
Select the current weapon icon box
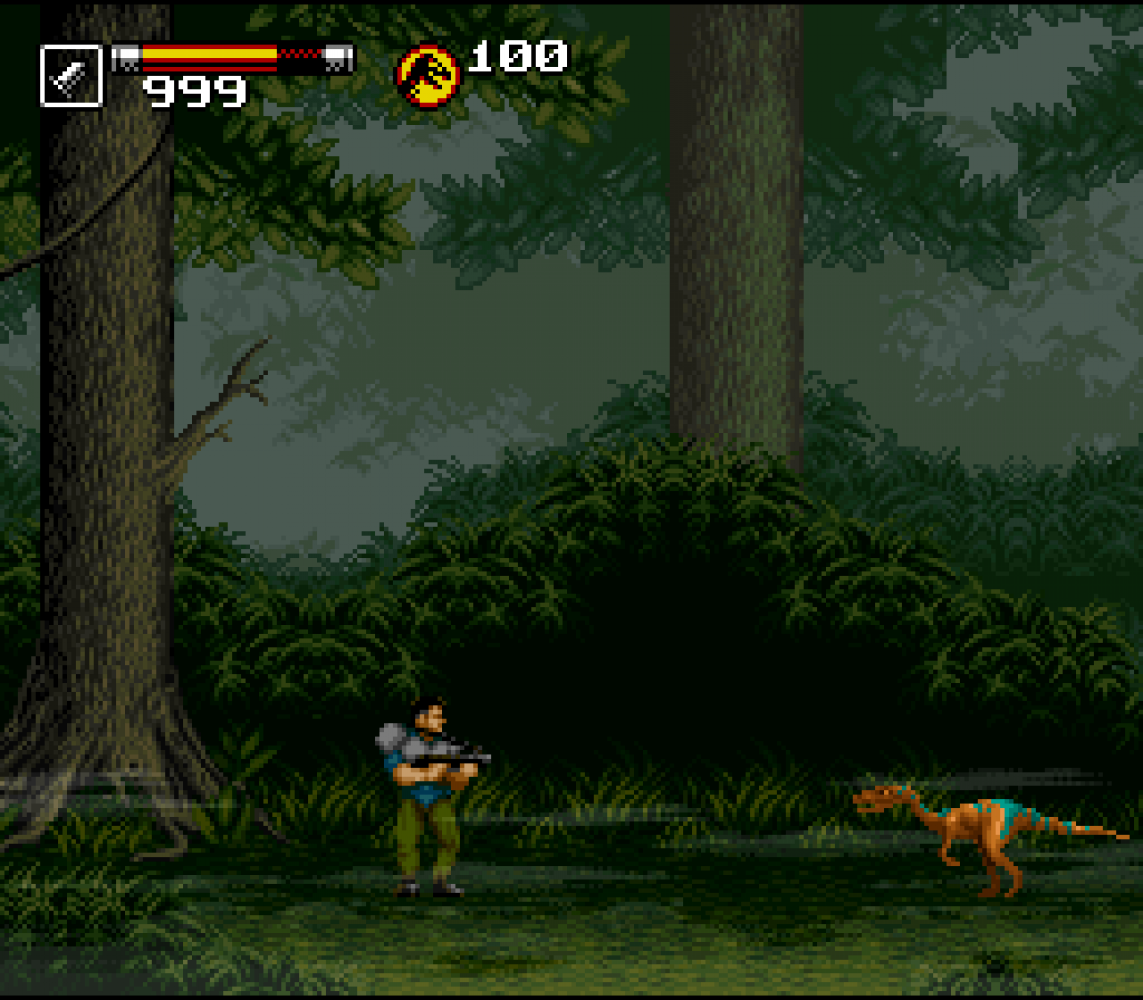[71, 76]
